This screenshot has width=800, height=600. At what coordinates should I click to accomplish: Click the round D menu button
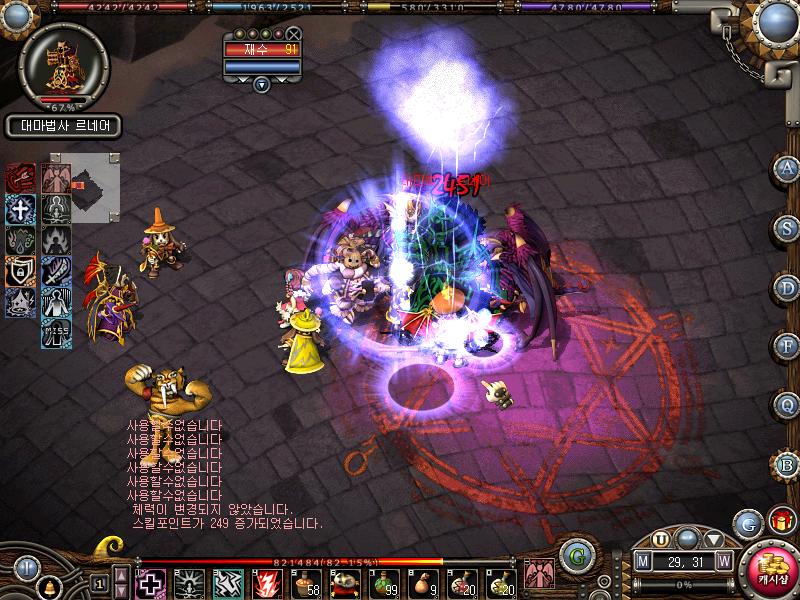point(787,287)
